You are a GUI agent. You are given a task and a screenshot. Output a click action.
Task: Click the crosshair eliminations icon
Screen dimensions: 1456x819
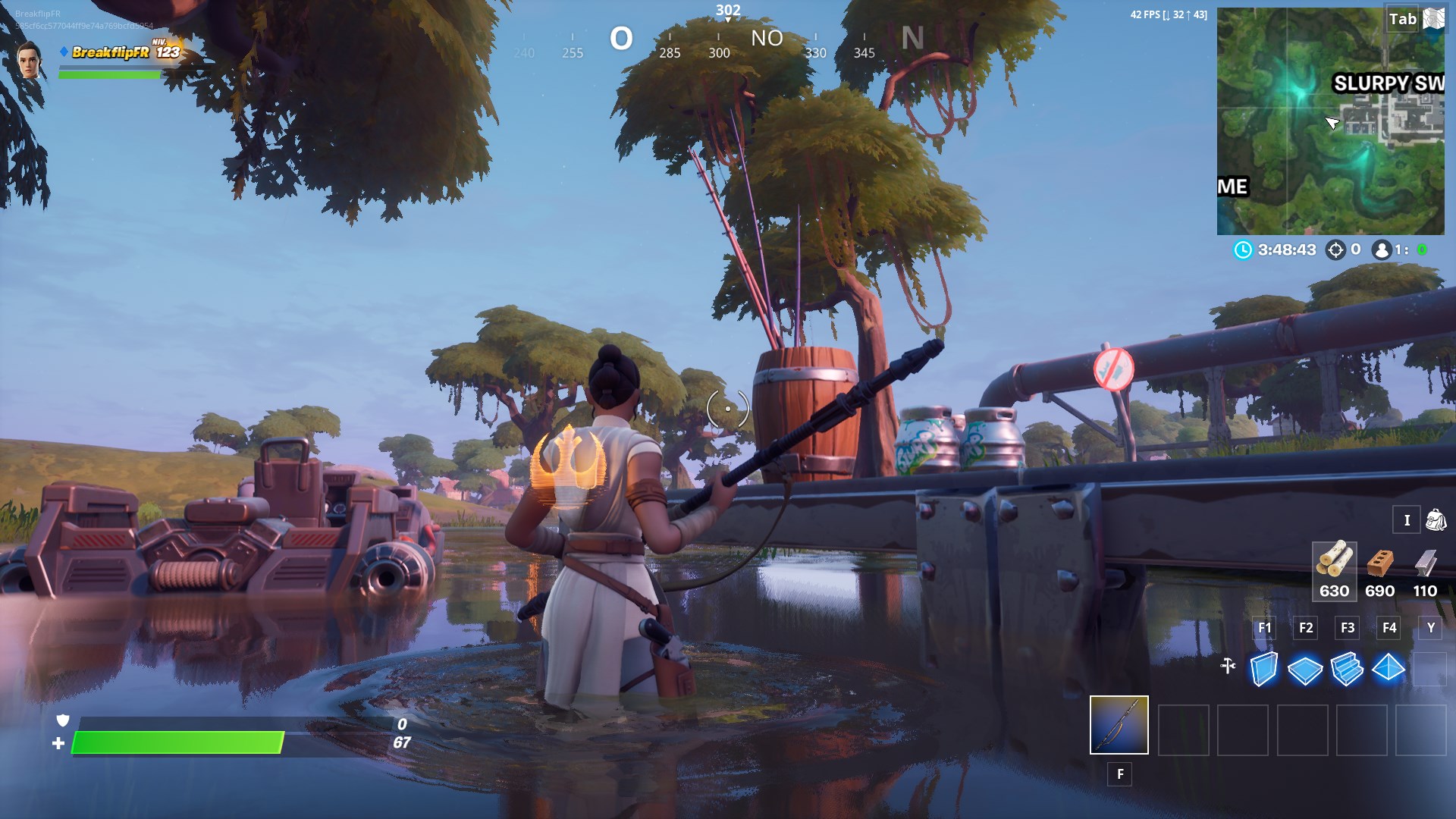[1335, 248]
